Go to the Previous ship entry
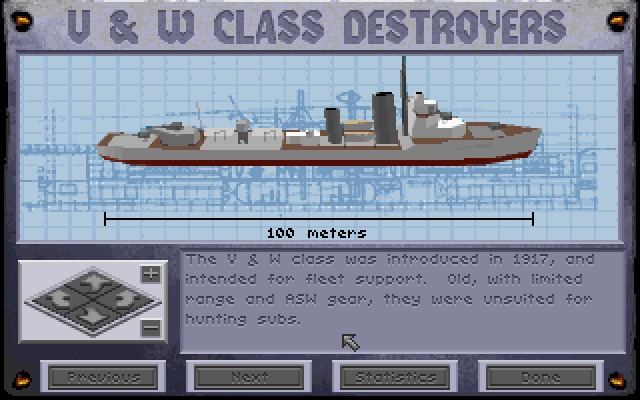This screenshot has height=400, width=640. click(x=104, y=377)
